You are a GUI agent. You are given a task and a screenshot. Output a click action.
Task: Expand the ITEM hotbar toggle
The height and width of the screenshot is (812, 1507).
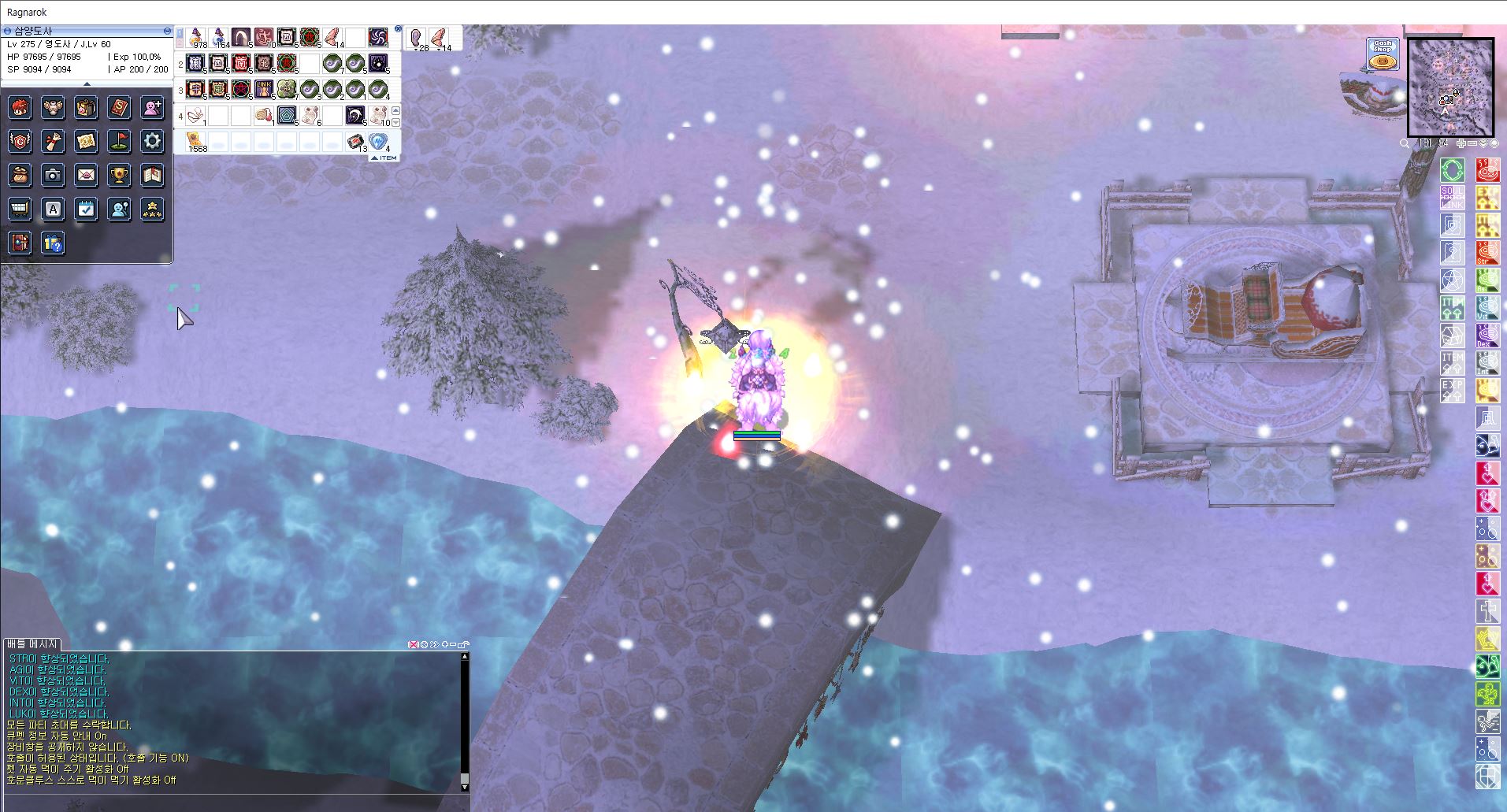384,158
